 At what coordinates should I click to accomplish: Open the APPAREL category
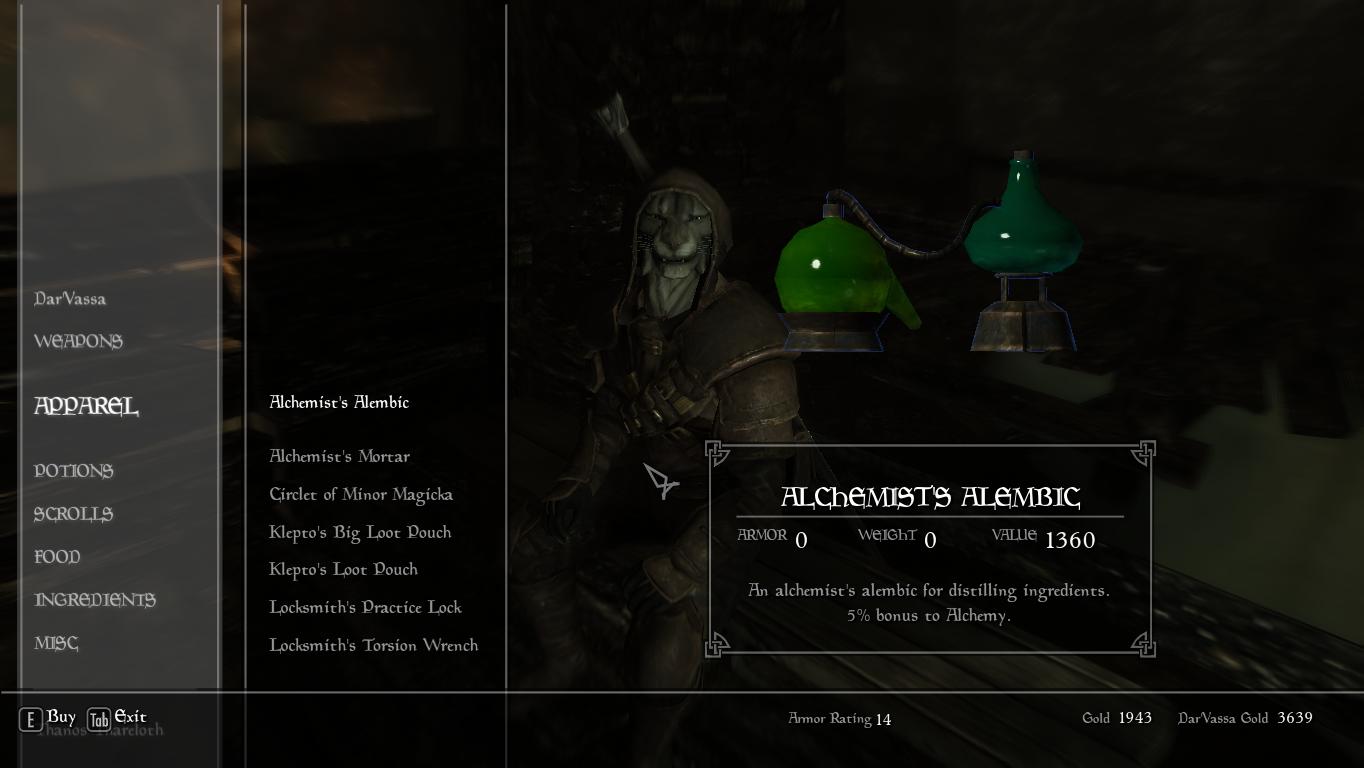pos(86,407)
